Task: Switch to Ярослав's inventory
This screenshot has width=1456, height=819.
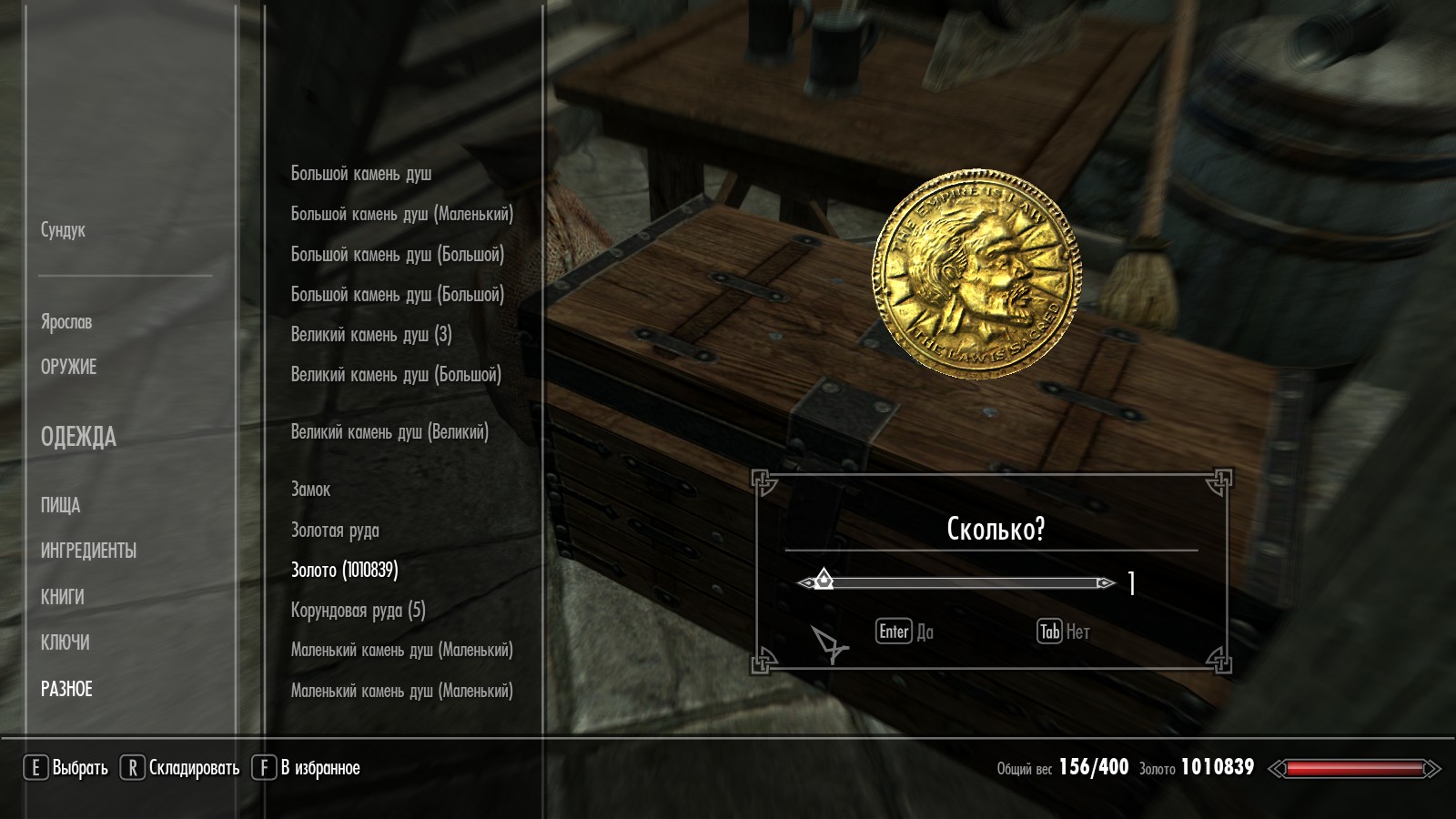Action: pyautogui.click(x=66, y=322)
